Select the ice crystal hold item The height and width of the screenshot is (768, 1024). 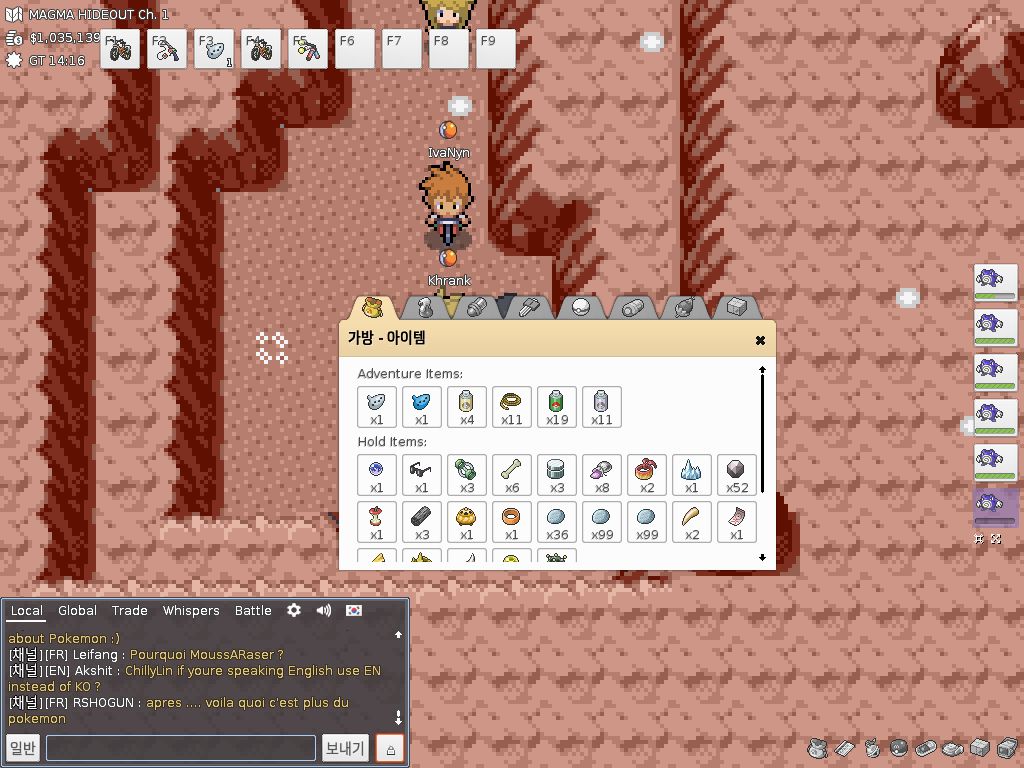point(691,474)
